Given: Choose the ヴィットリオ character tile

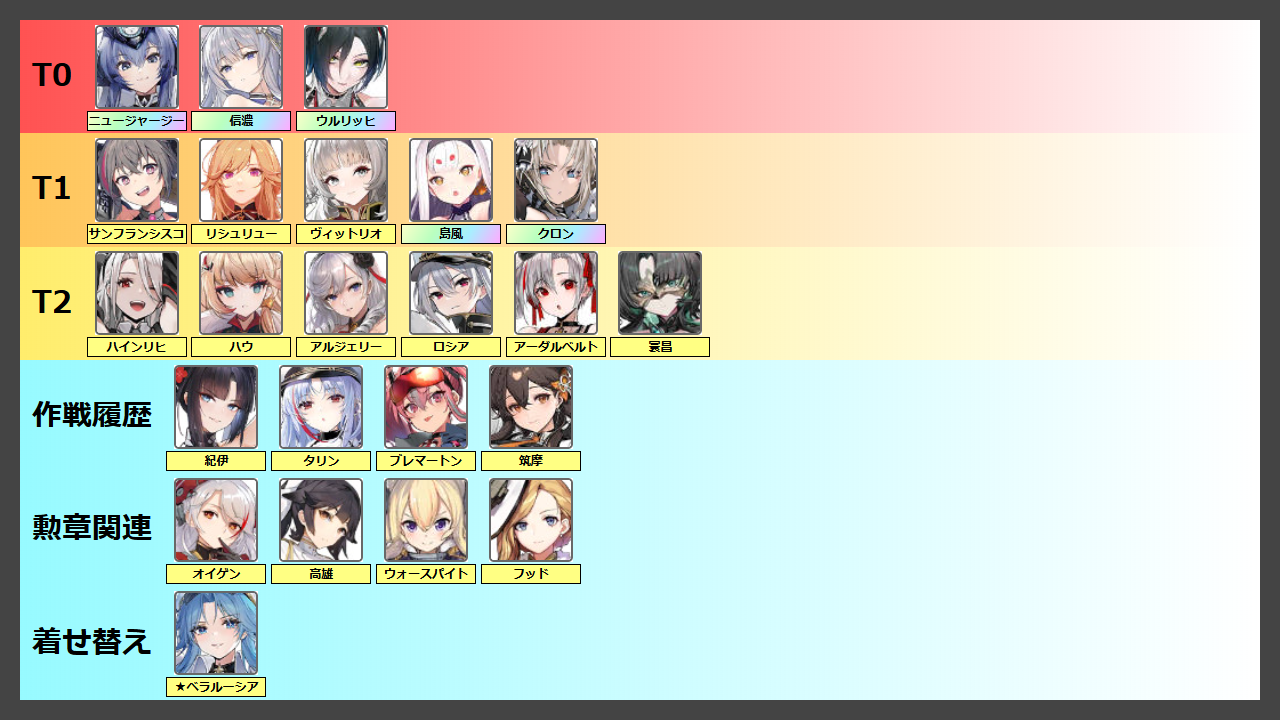Looking at the screenshot, I should 346,180.
